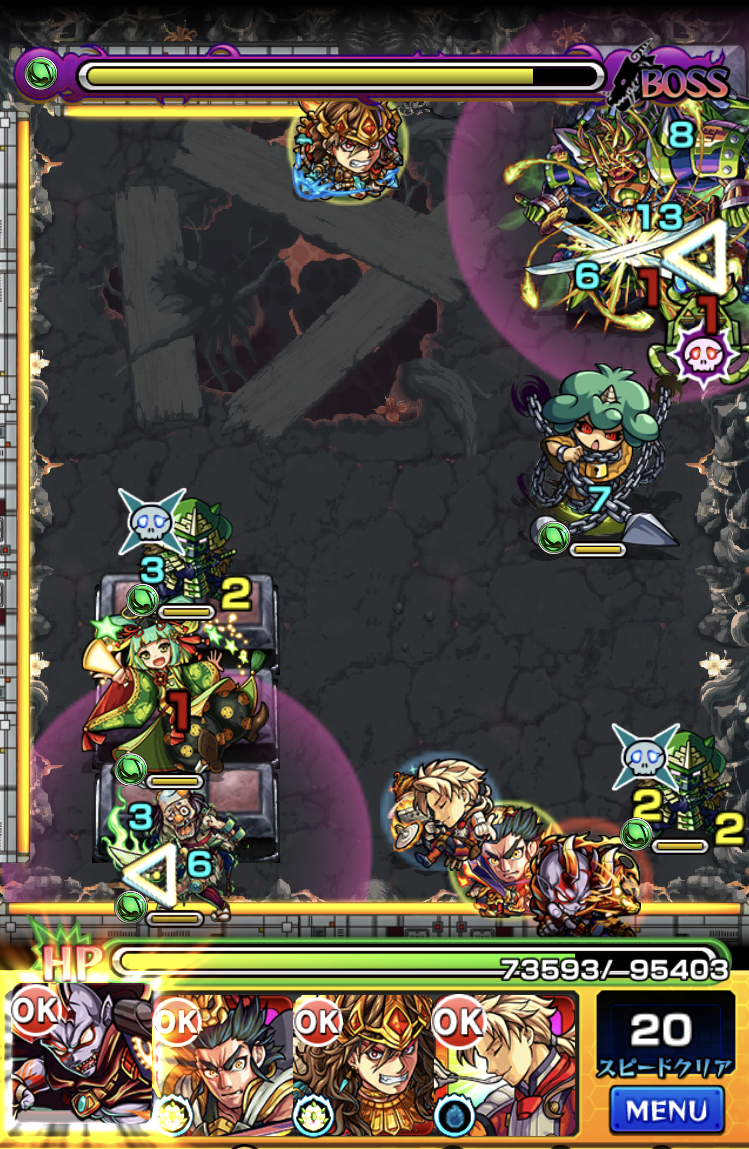The width and height of the screenshot is (749, 1149).
Task: Choose the black-haired warrior portrait
Action: (225, 1064)
